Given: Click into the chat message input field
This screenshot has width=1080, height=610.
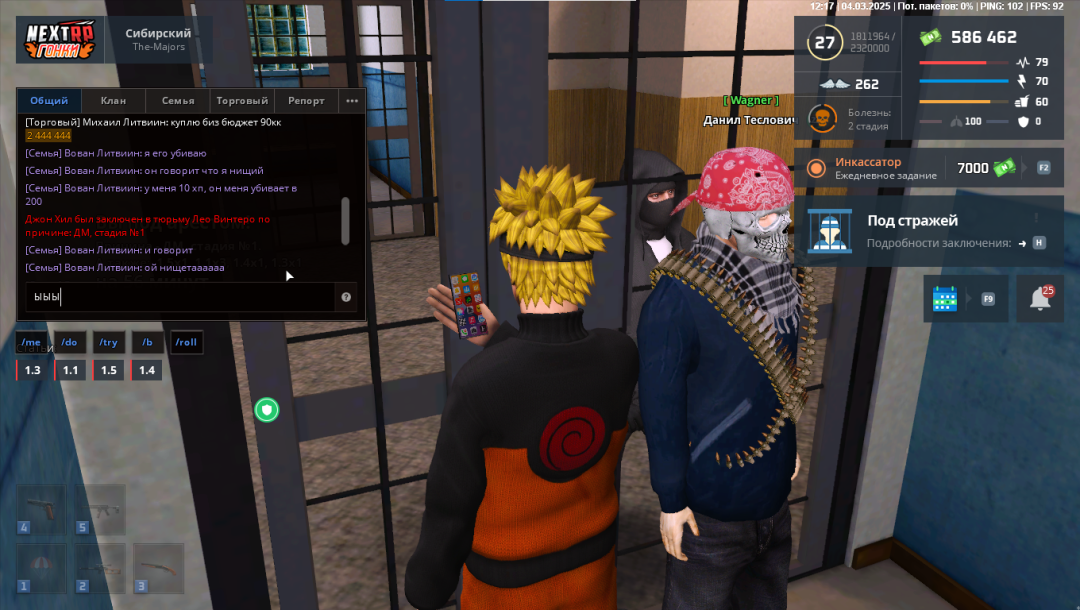Looking at the screenshot, I should point(180,297).
